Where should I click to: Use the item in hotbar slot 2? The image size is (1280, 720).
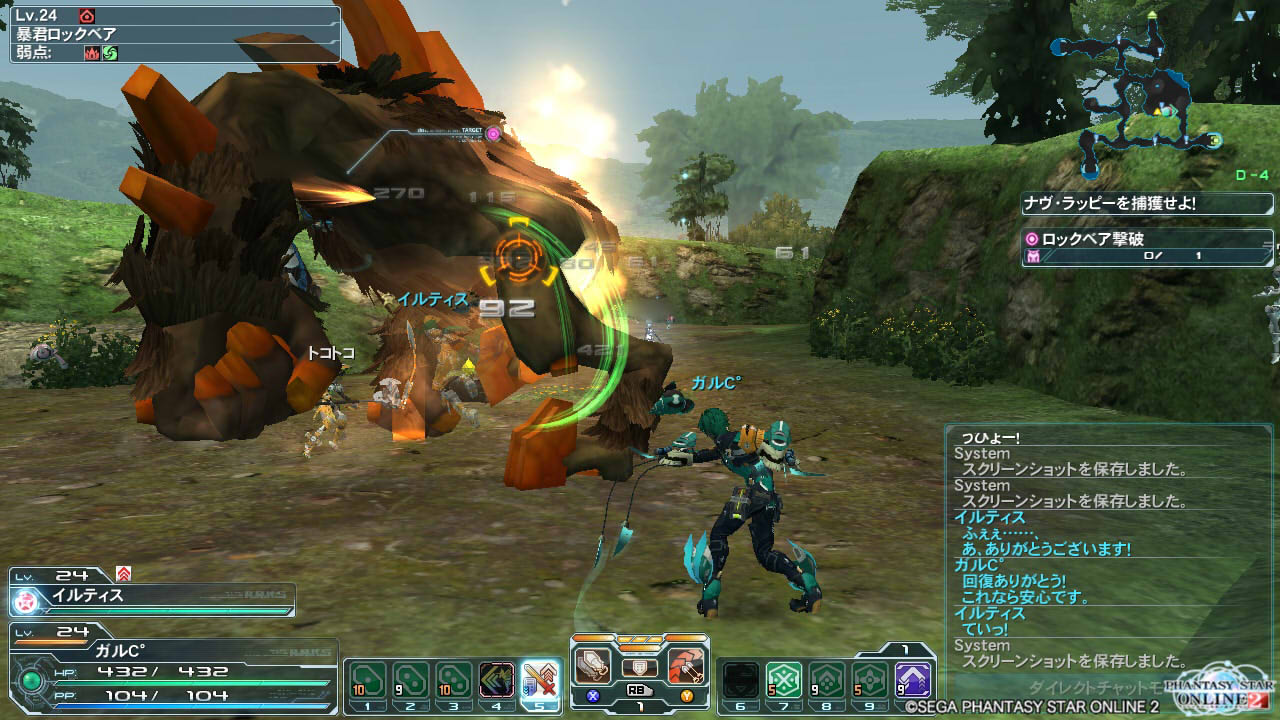pyautogui.click(x=410, y=681)
